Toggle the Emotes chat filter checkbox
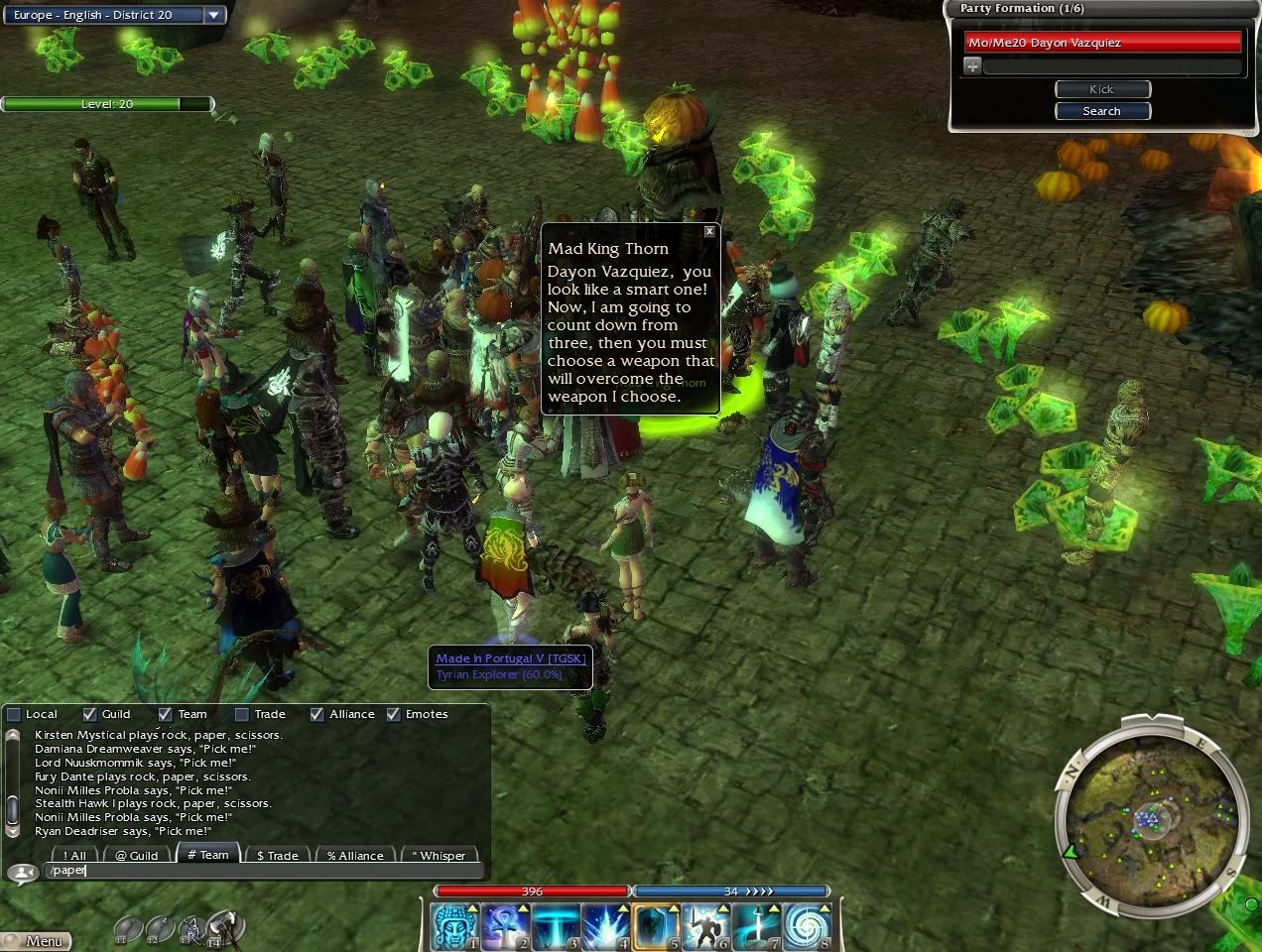 (394, 714)
